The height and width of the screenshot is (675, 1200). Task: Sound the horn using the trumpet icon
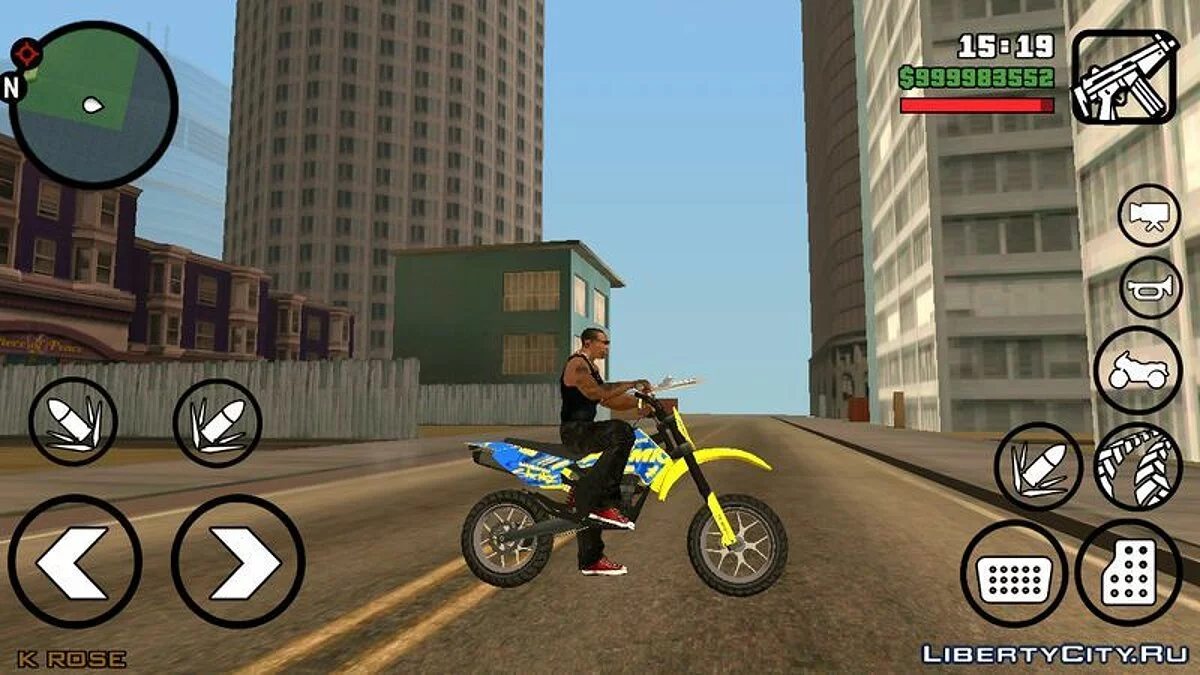tap(1151, 289)
